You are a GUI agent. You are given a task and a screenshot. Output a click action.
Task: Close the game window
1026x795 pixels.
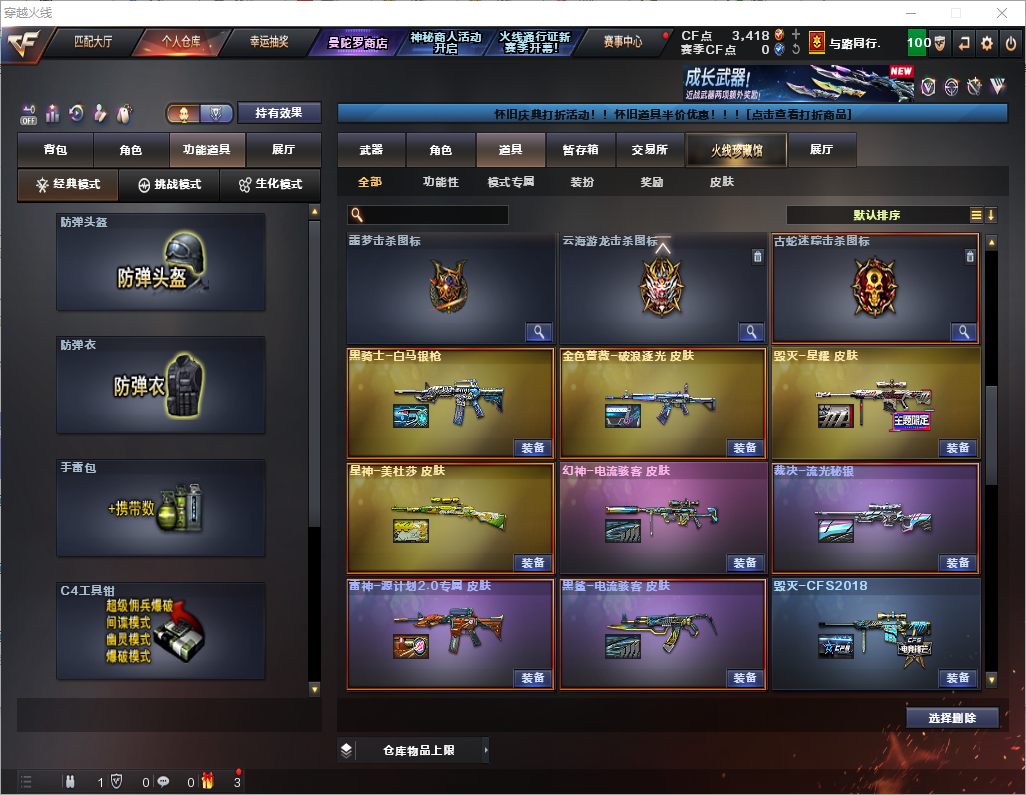[1001, 12]
